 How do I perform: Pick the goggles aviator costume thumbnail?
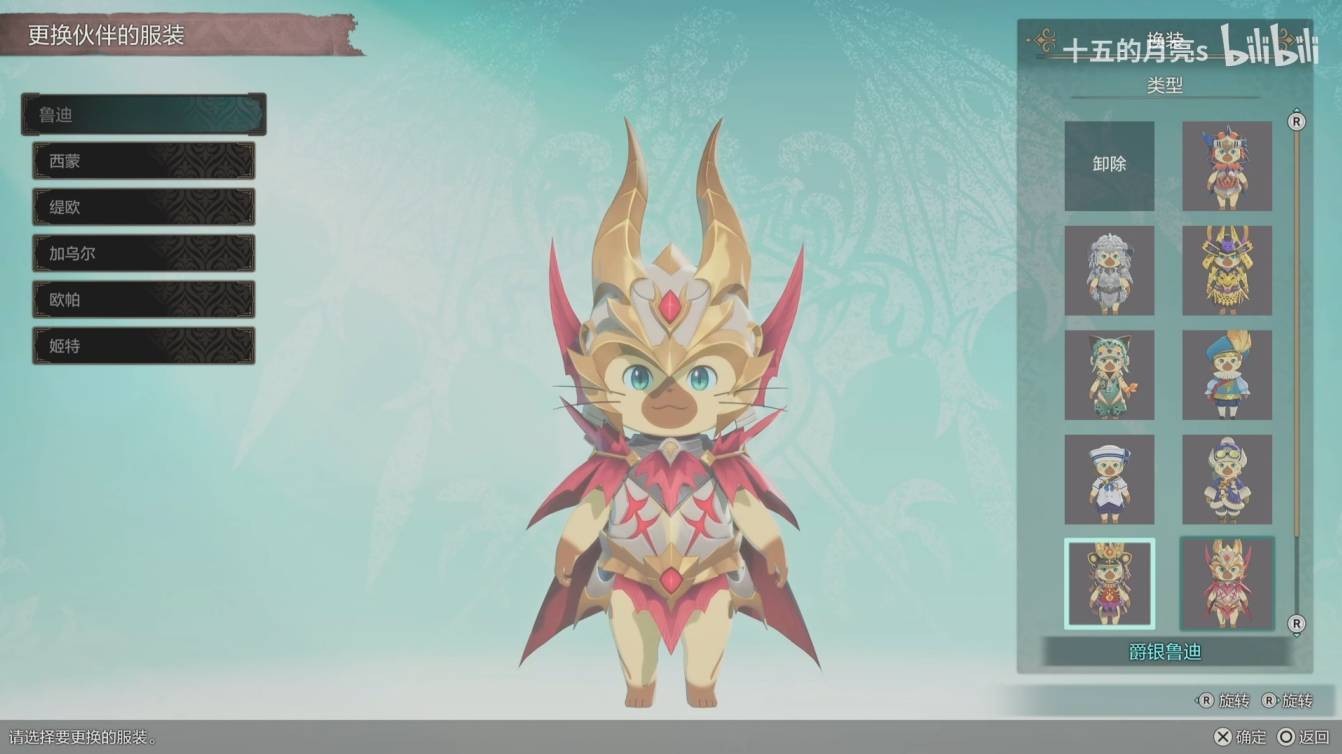click(x=1227, y=479)
